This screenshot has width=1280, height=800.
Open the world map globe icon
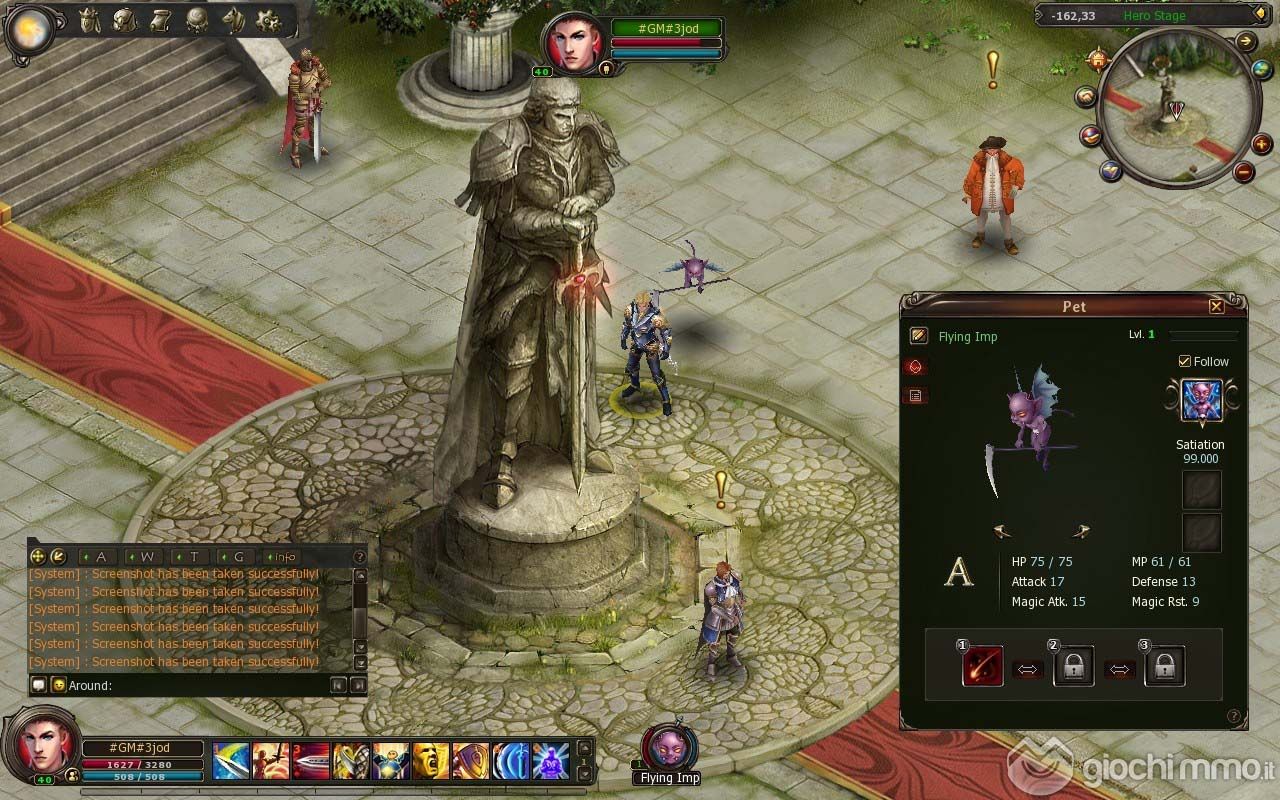pyautogui.click(x=1261, y=69)
